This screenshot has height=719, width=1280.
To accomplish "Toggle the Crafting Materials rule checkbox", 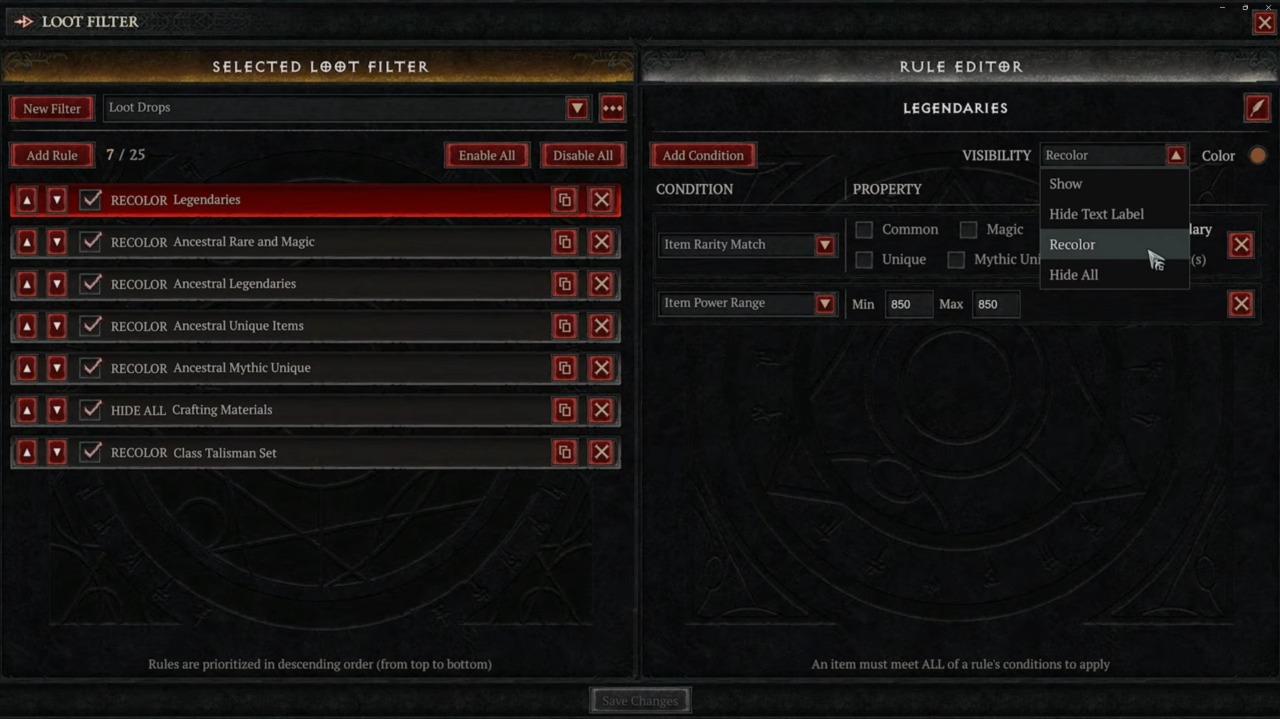I will point(91,410).
